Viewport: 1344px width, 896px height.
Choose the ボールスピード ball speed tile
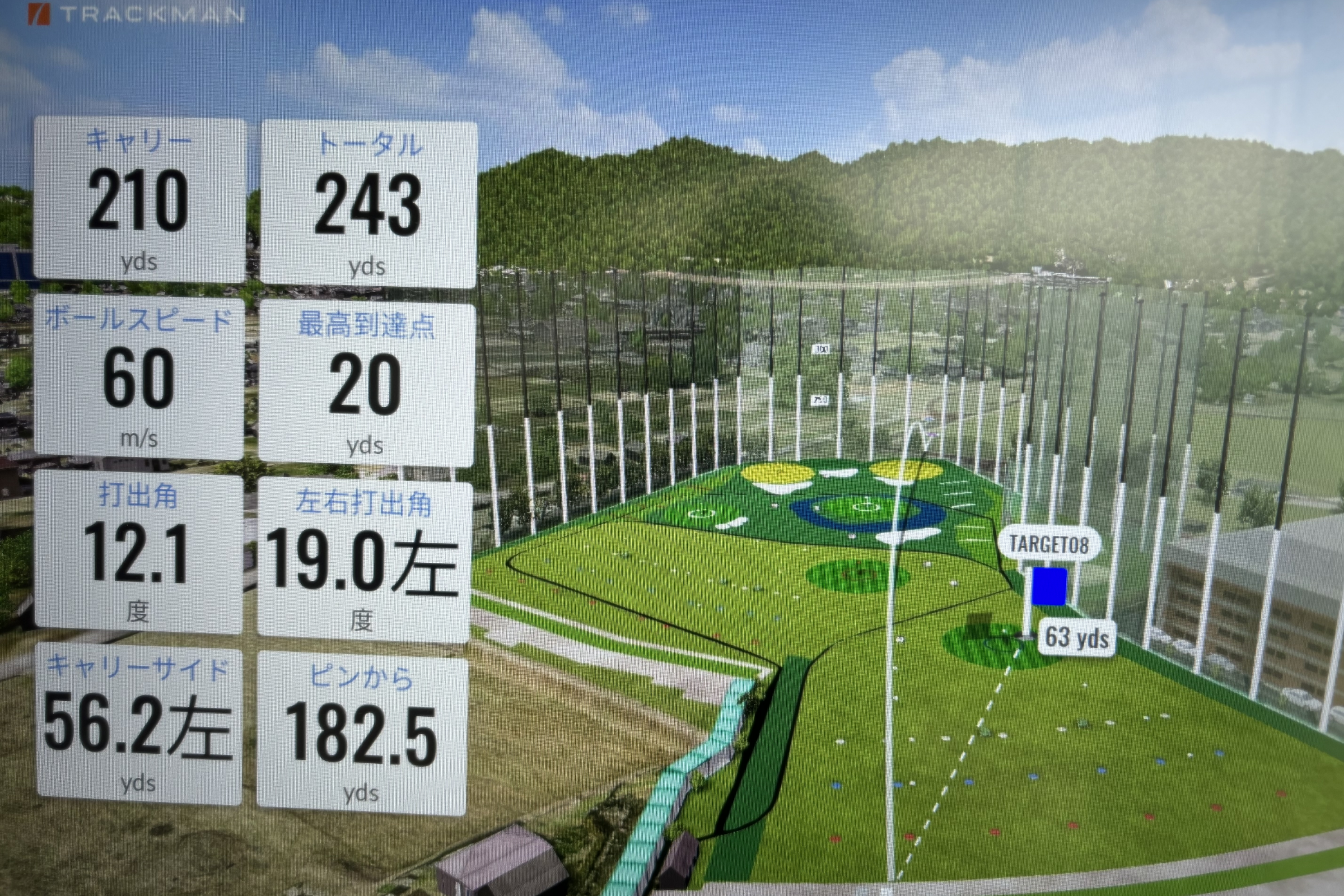coord(139,378)
